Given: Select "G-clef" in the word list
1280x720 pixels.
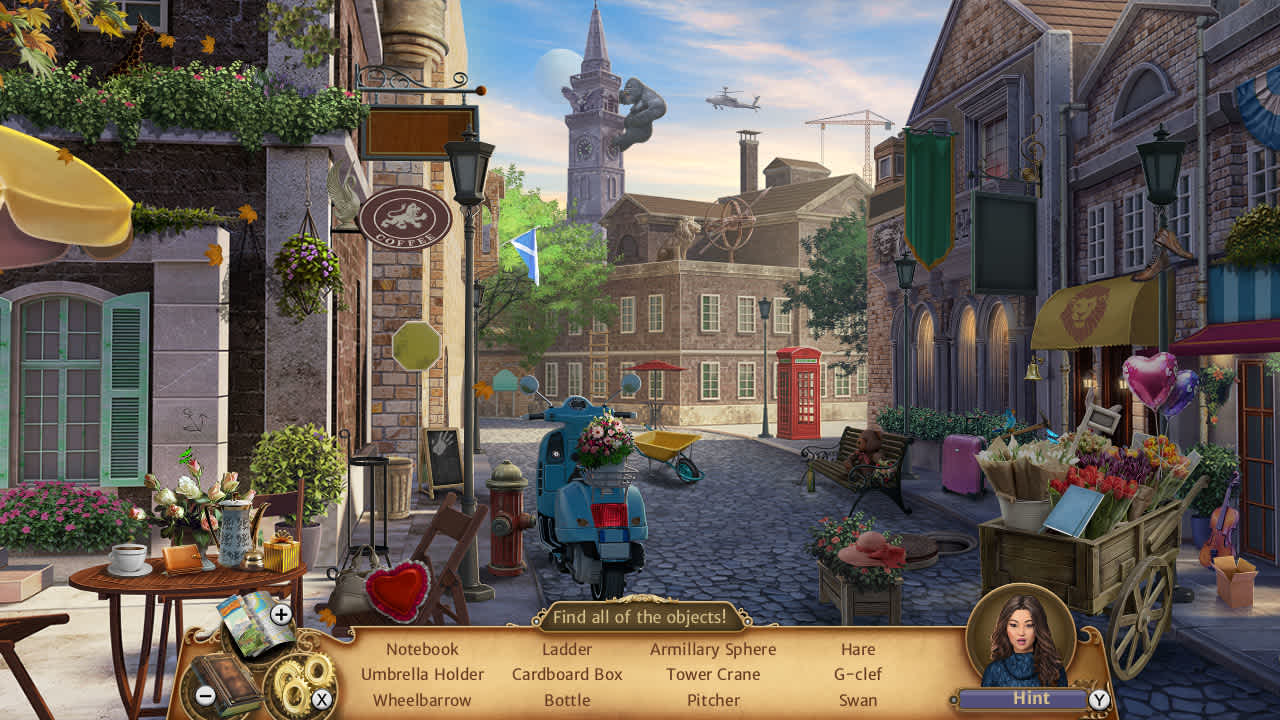Looking at the screenshot, I should (x=857, y=674).
